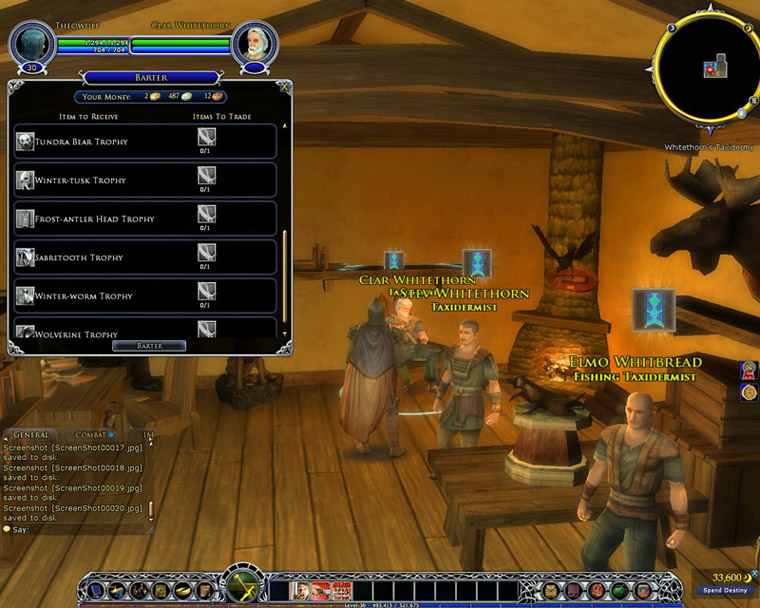The width and height of the screenshot is (760, 608).
Task: Pick the Sabretooth Trophy barter row
Action: [145, 257]
